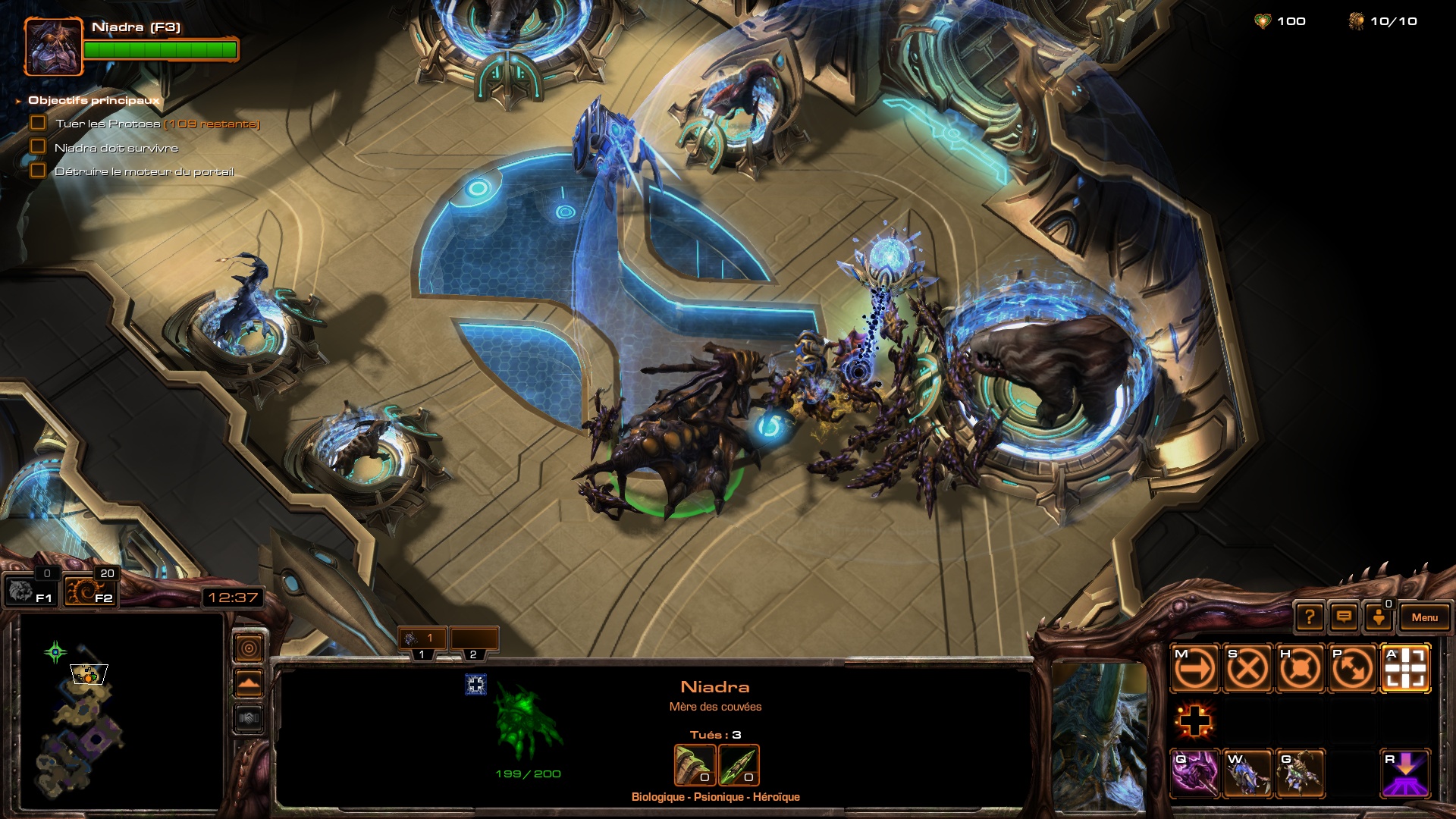Screen dimensions: 1456x819
Task: Use the glowing plus evolution icon
Action: pos(1194,720)
